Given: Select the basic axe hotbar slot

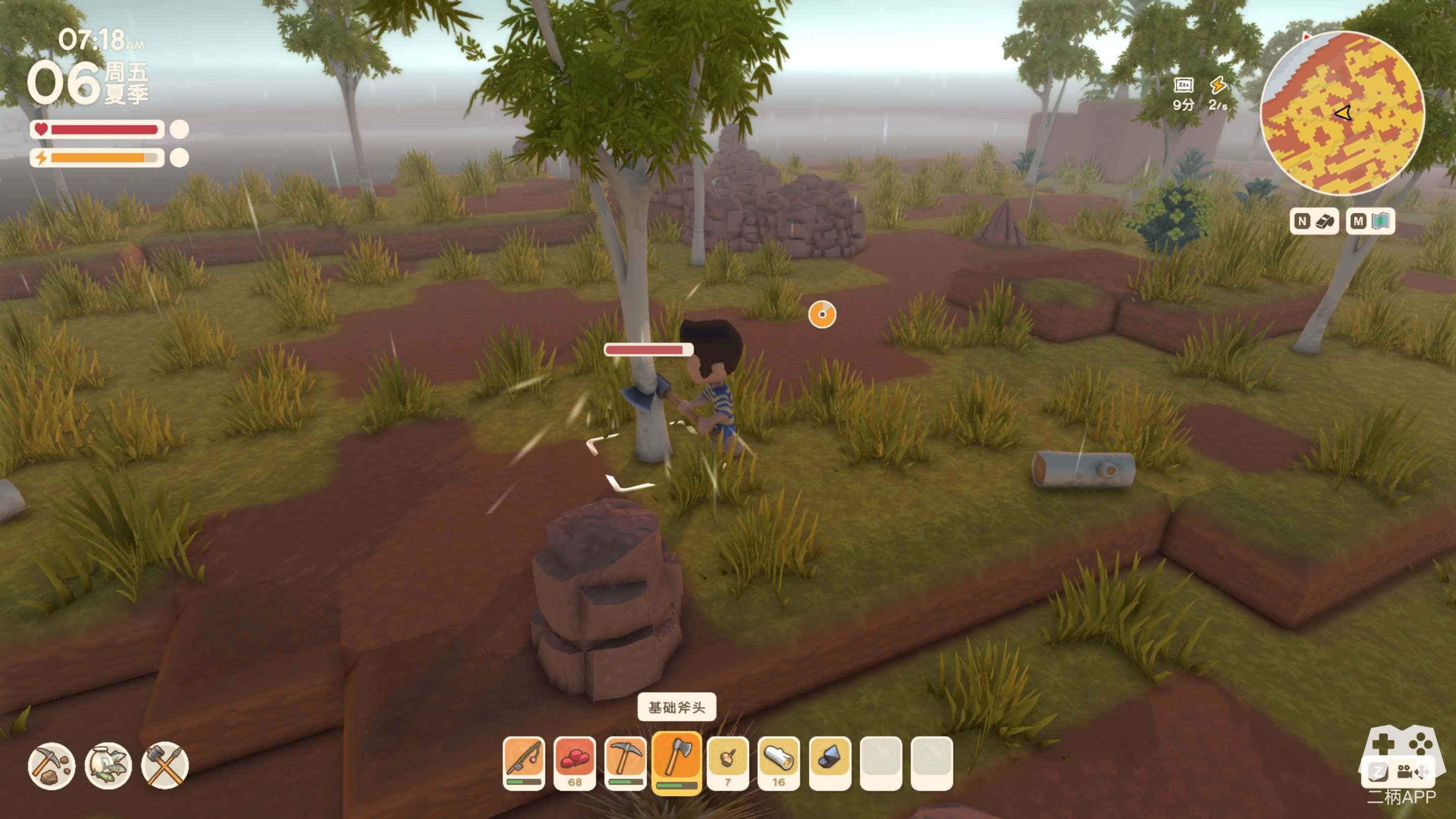Looking at the screenshot, I should pos(676,762).
